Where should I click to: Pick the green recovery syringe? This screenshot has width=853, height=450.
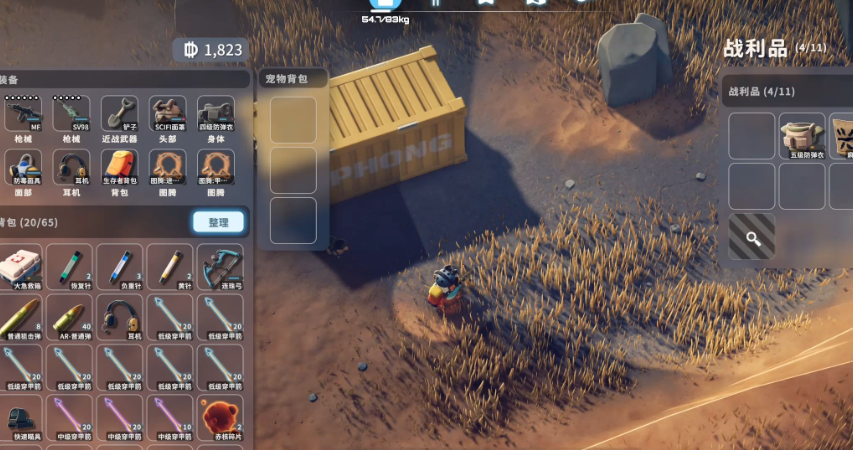click(x=70, y=268)
